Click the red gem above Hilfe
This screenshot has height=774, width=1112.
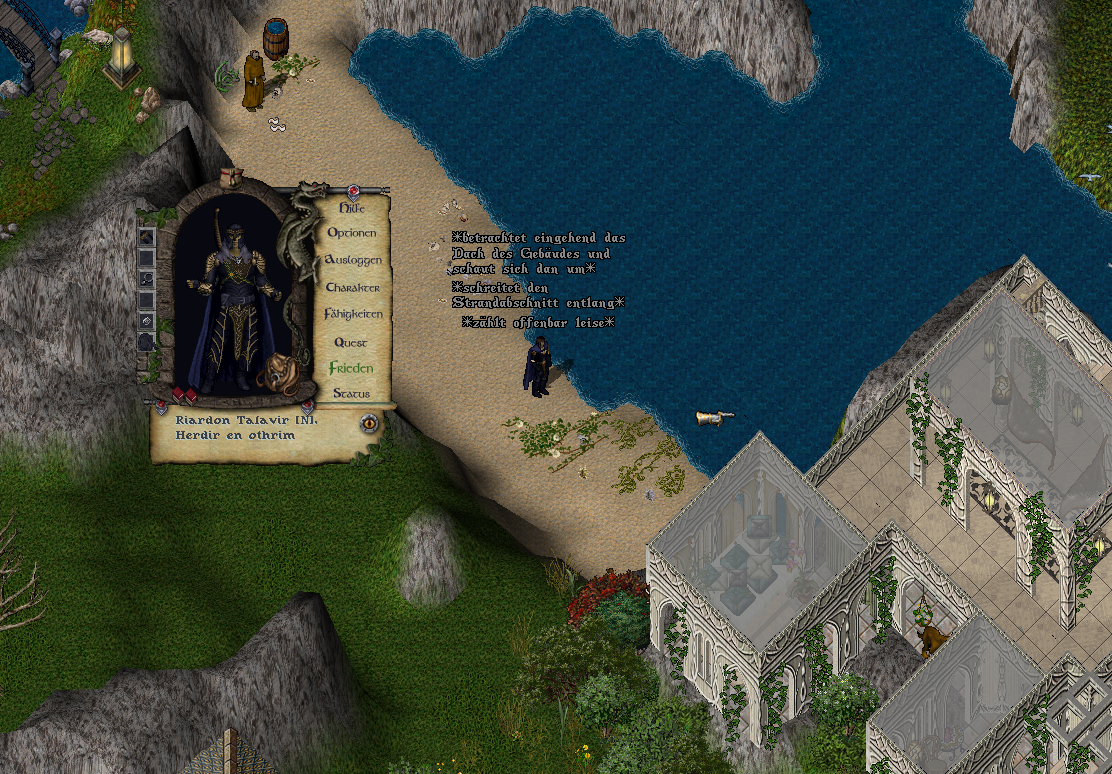click(353, 190)
